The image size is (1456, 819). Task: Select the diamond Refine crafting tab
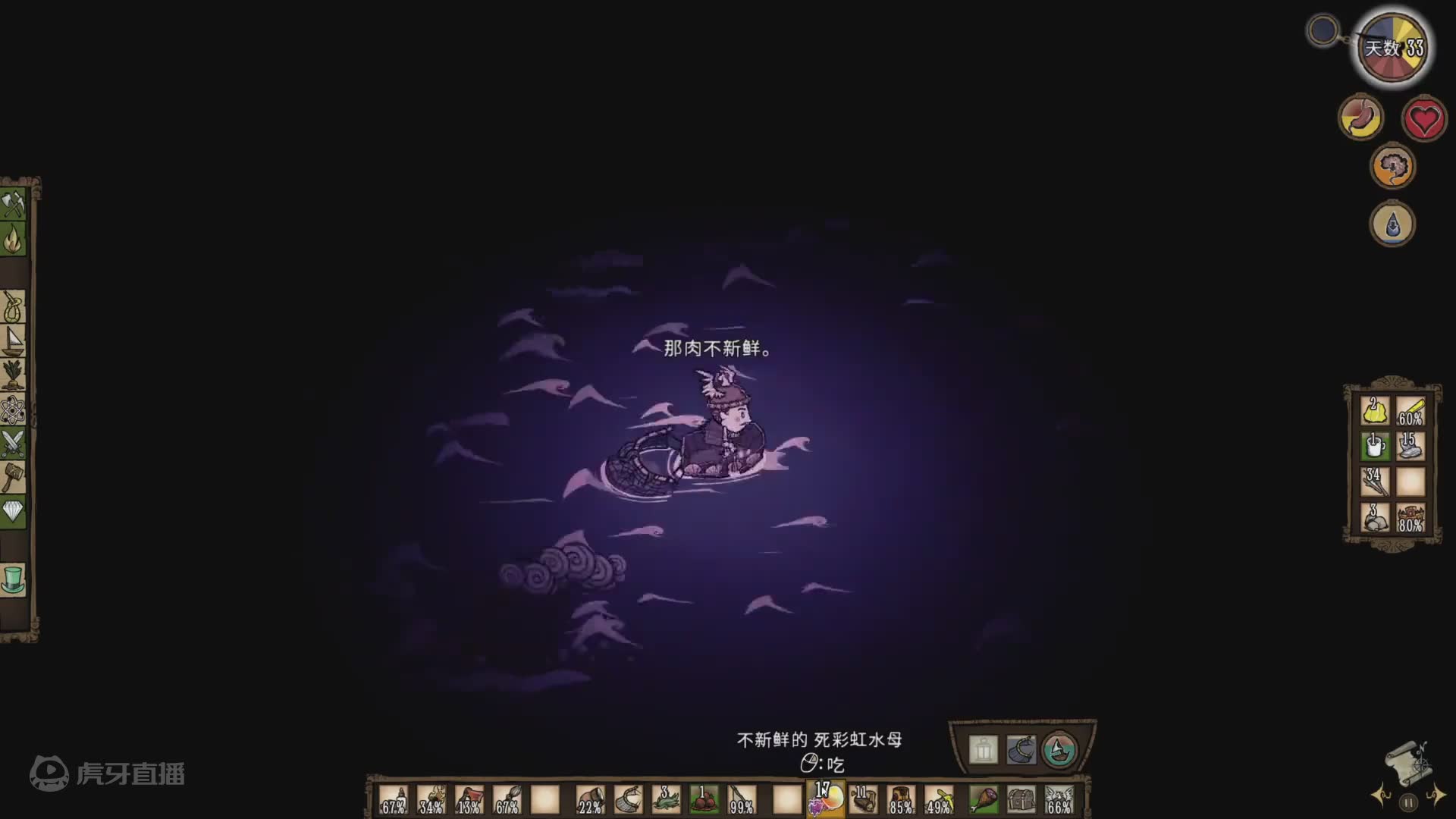(14, 512)
